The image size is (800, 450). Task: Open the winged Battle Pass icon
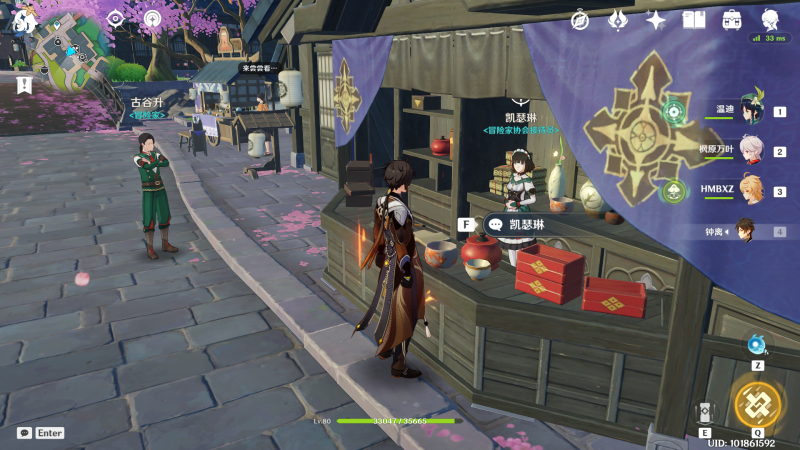pos(618,19)
